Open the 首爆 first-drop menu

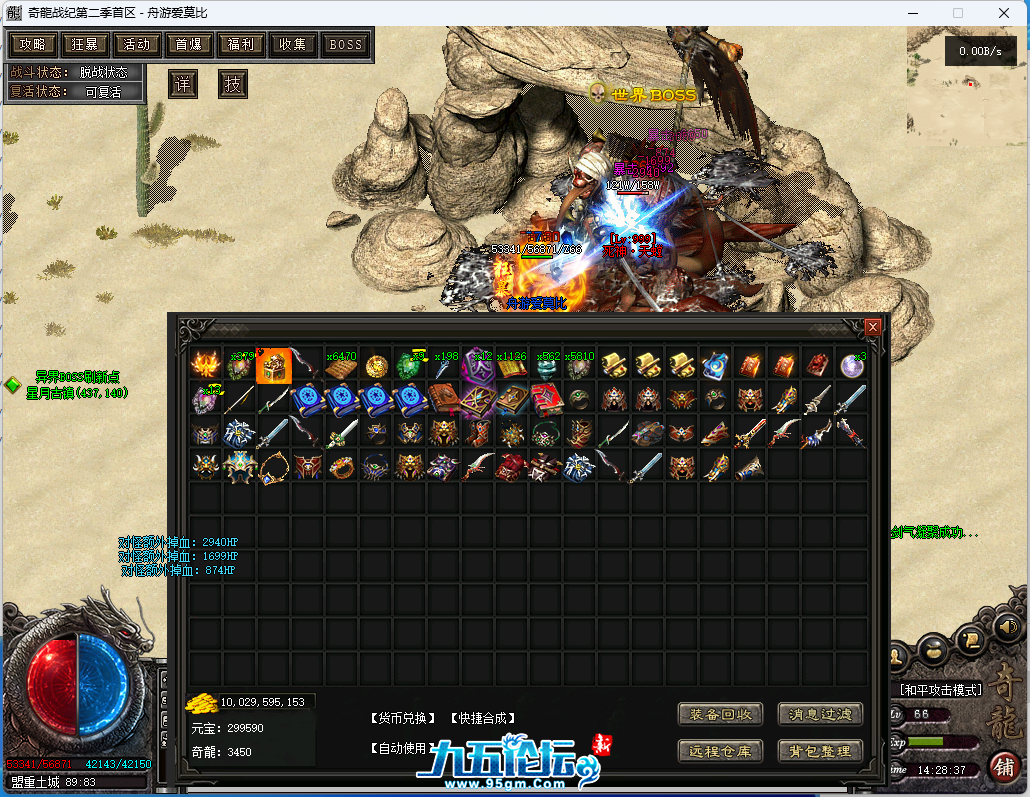click(x=189, y=44)
